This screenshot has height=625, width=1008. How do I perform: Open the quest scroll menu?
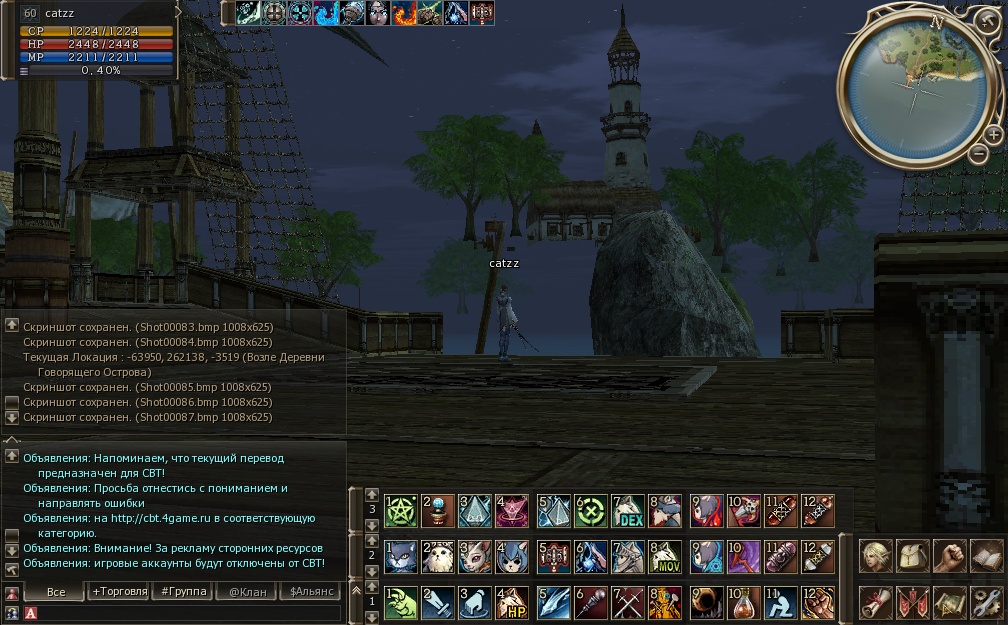pos(876,602)
